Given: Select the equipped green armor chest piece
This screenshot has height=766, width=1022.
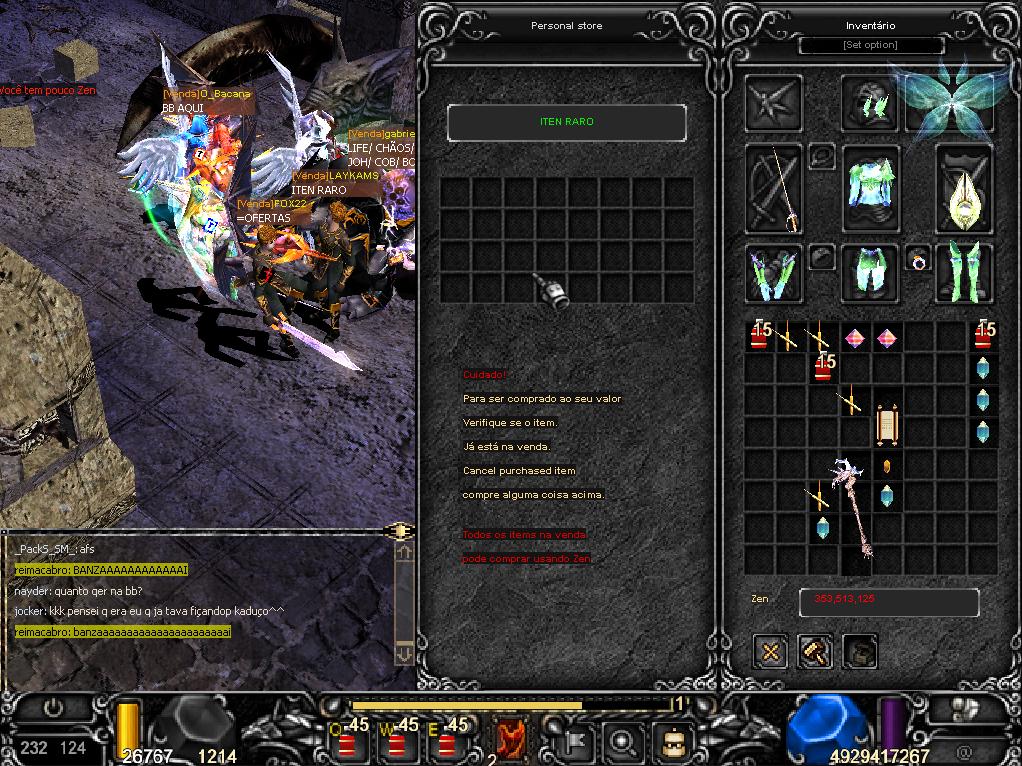Looking at the screenshot, I should [x=870, y=188].
